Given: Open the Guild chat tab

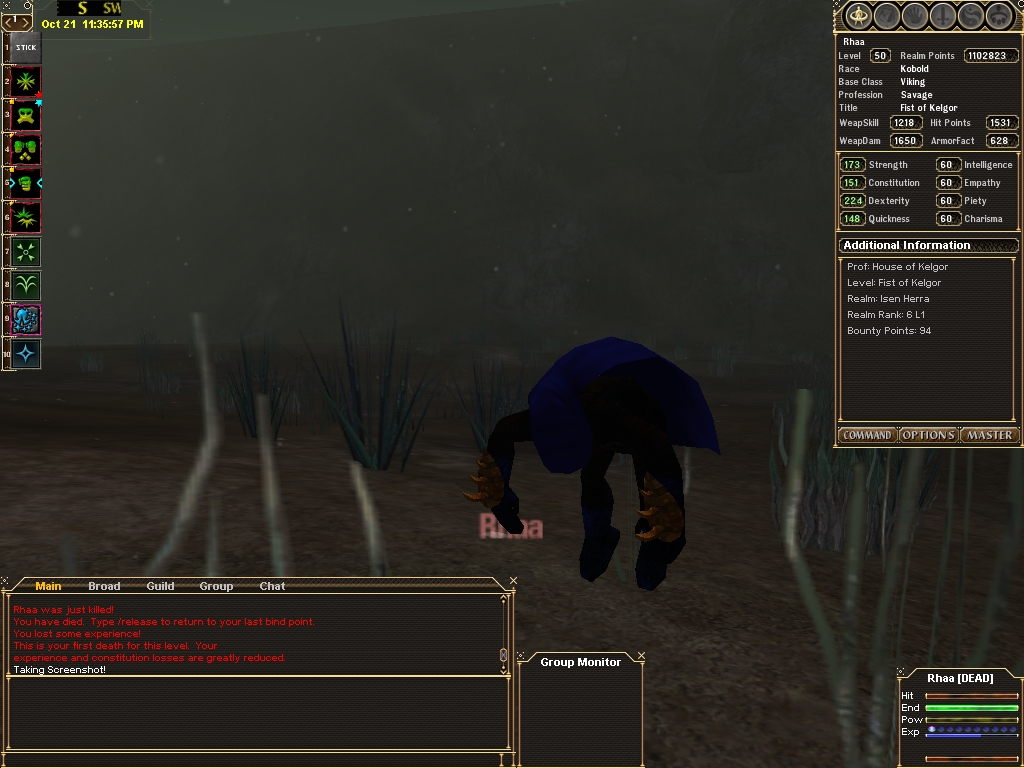Looking at the screenshot, I should pos(160,586).
